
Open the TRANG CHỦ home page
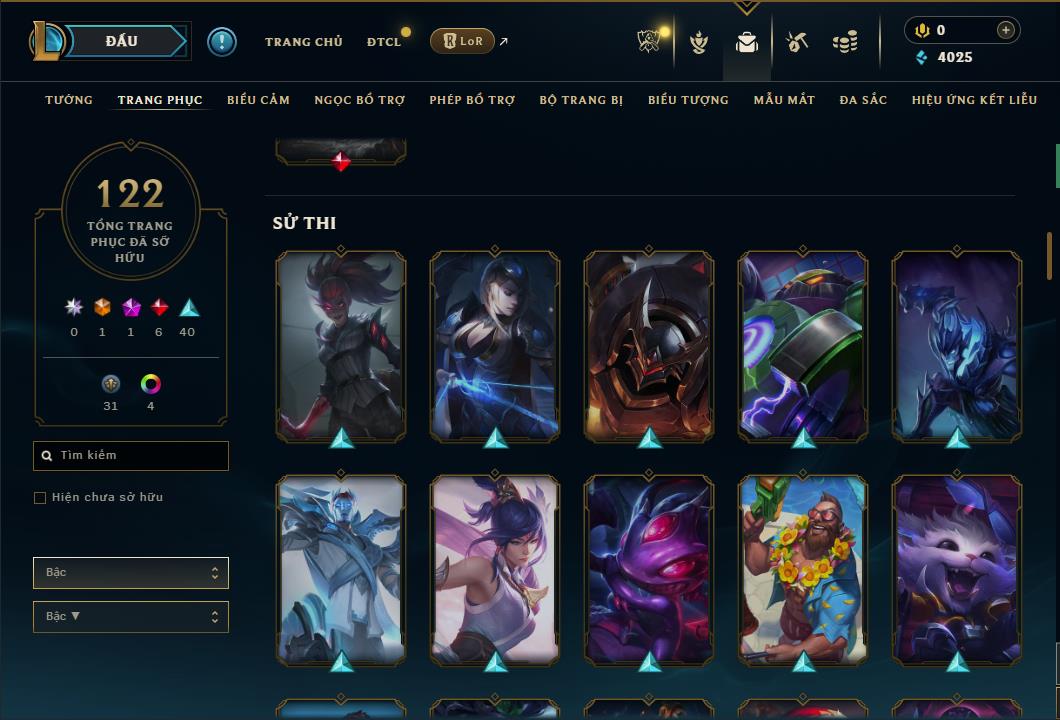pyautogui.click(x=303, y=42)
